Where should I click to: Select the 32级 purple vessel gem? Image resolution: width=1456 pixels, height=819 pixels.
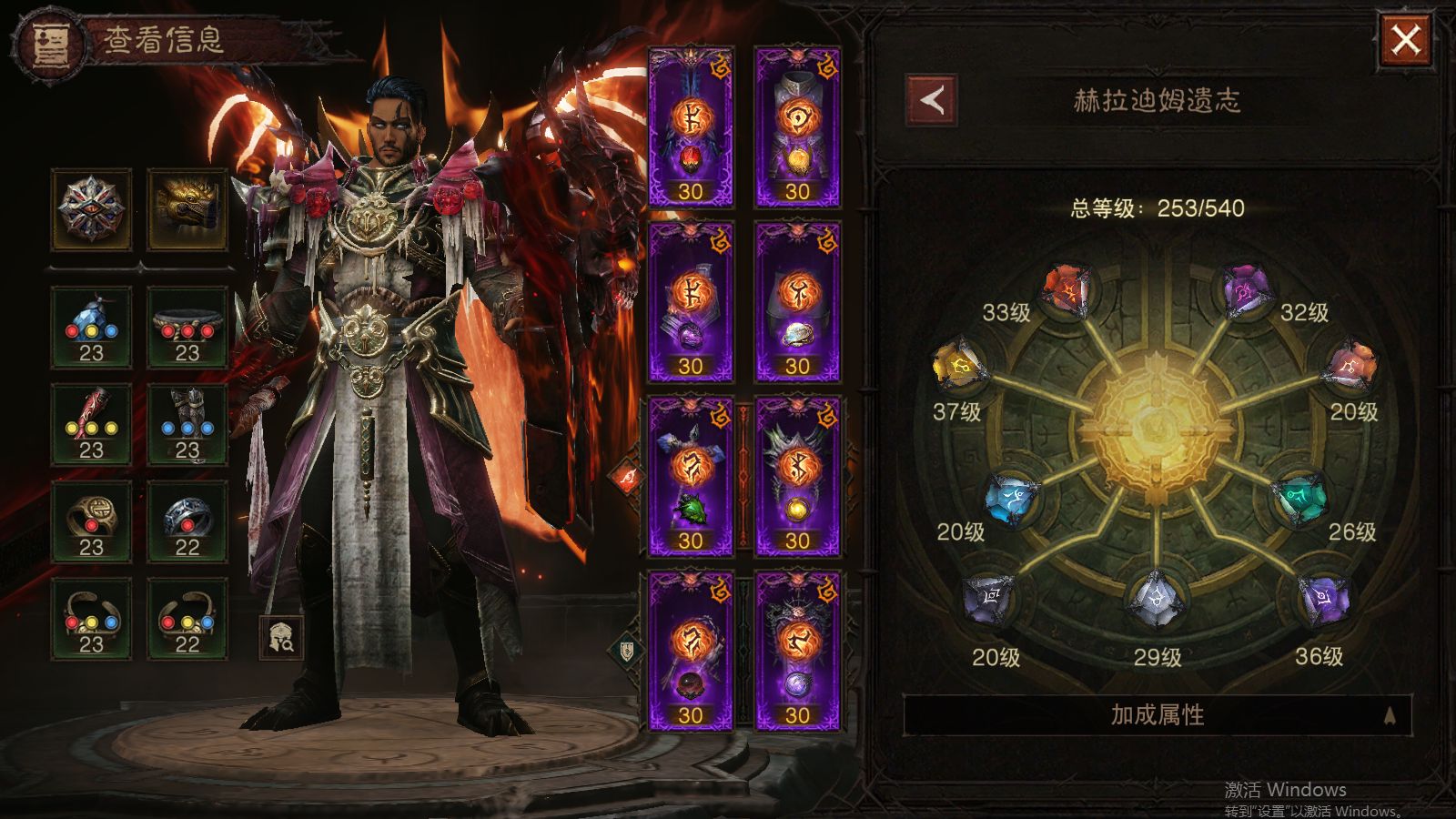click(x=1246, y=289)
